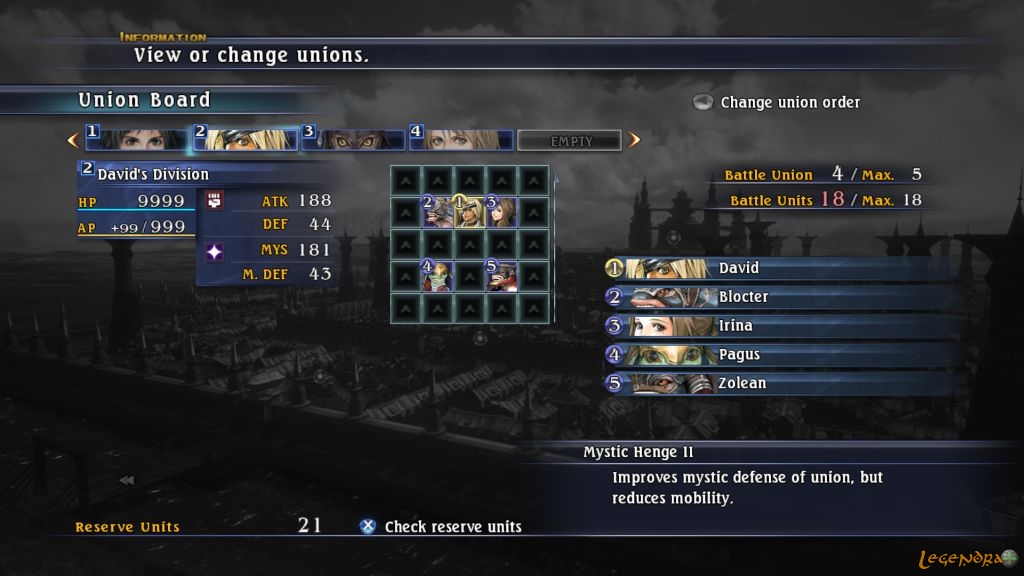Pick unit 4 tile on formation grid
Image resolution: width=1024 pixels, height=576 pixels.
tap(437, 275)
